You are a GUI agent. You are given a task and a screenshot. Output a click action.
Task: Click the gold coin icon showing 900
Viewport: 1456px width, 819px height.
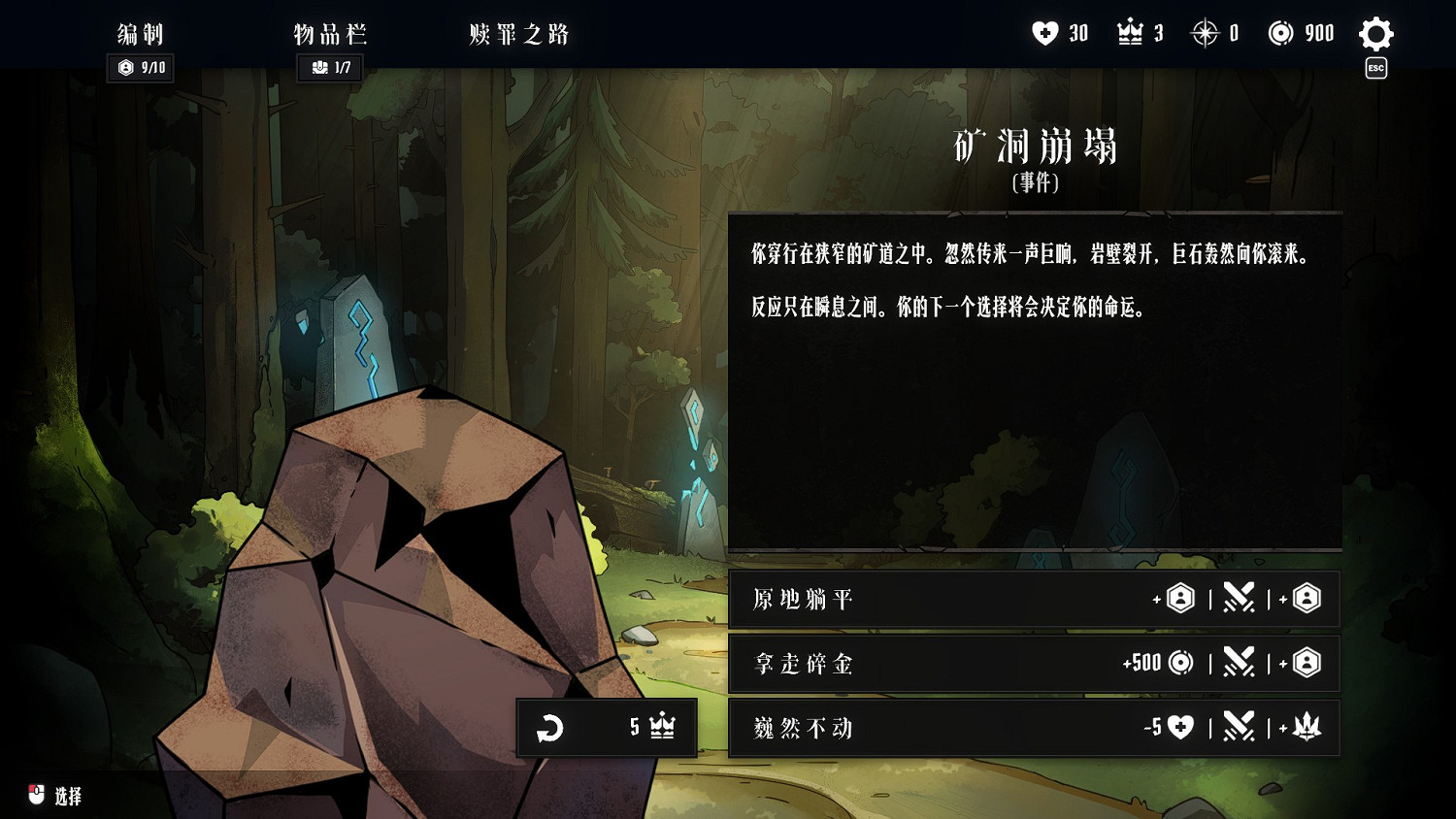pos(1278,32)
